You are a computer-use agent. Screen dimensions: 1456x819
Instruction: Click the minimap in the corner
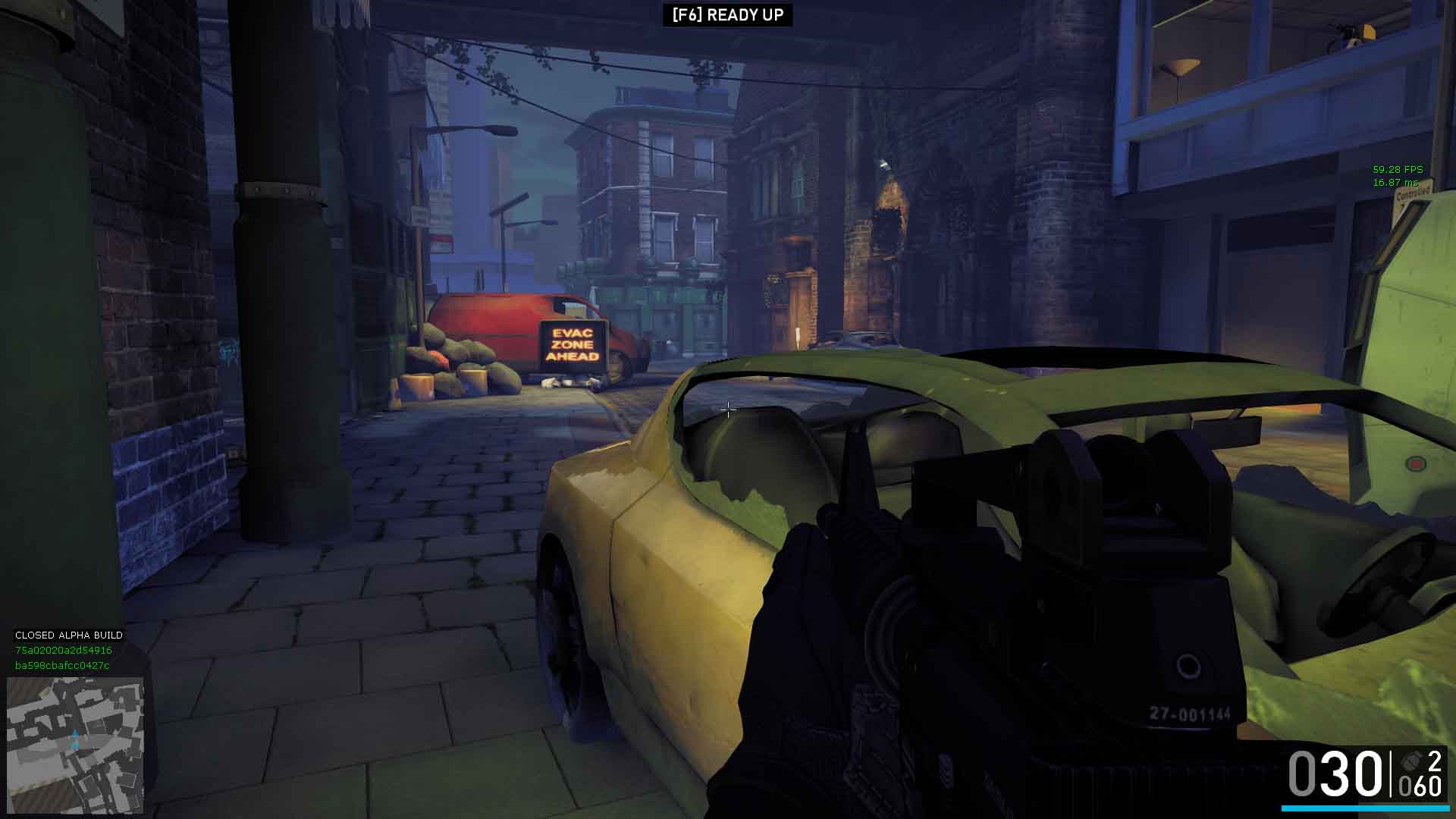tap(75, 745)
